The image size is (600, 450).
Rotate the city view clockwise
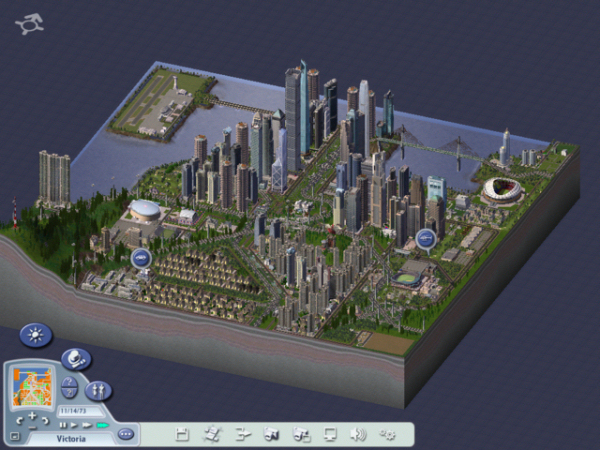46,420
